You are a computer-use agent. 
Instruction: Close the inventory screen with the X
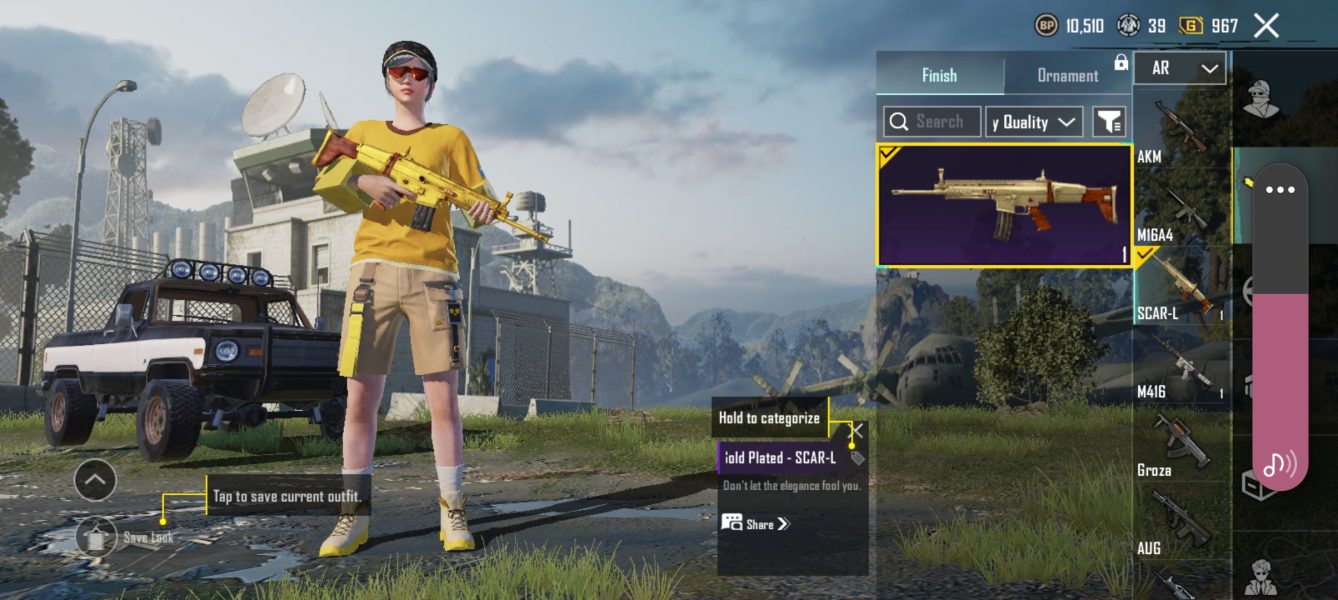click(x=1266, y=26)
